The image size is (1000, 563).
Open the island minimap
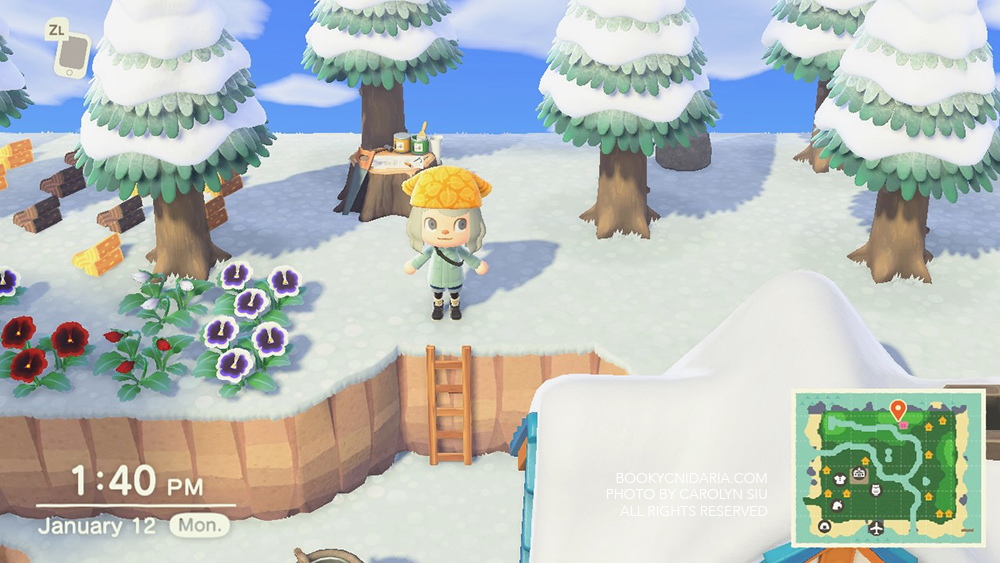pyautogui.click(x=888, y=468)
